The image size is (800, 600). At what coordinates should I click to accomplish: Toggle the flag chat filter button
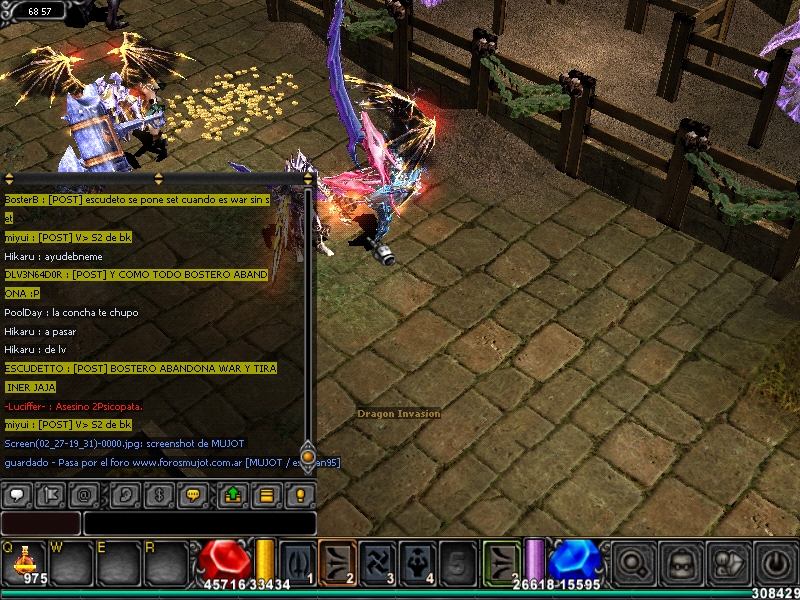point(51,494)
